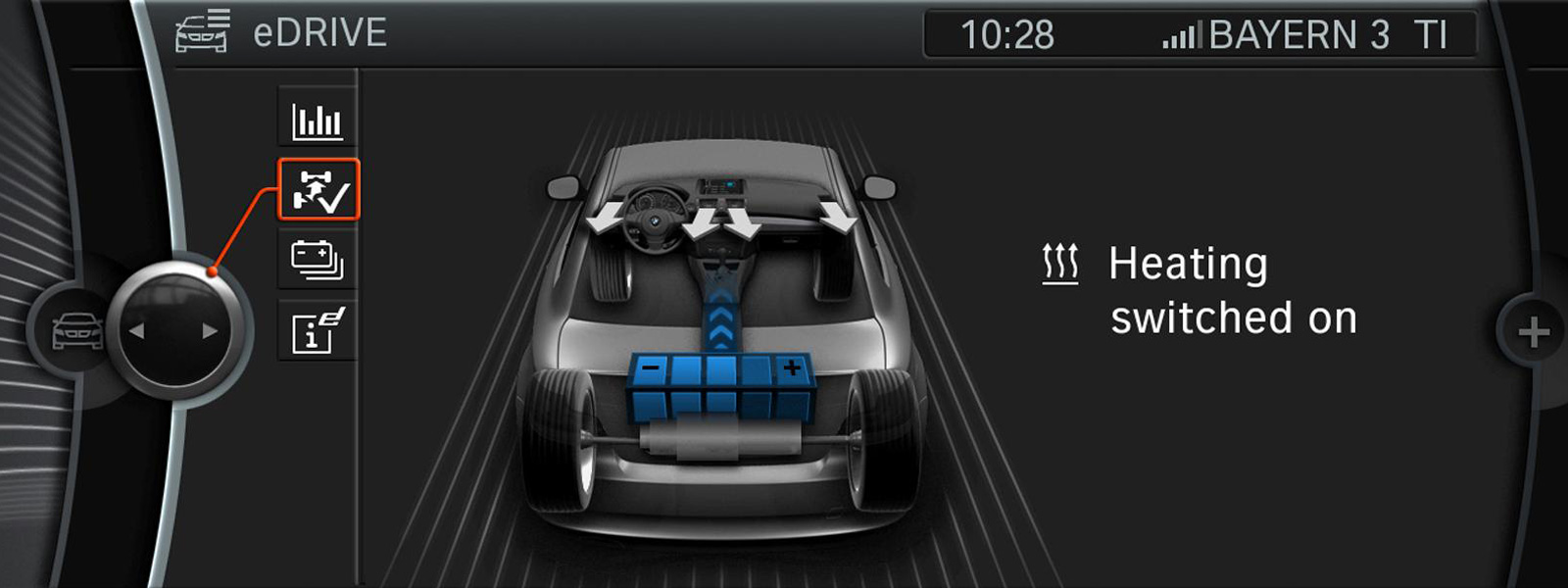The image size is (1568, 588).
Task: Click the round controller knob with arrows
Action: pos(175,330)
